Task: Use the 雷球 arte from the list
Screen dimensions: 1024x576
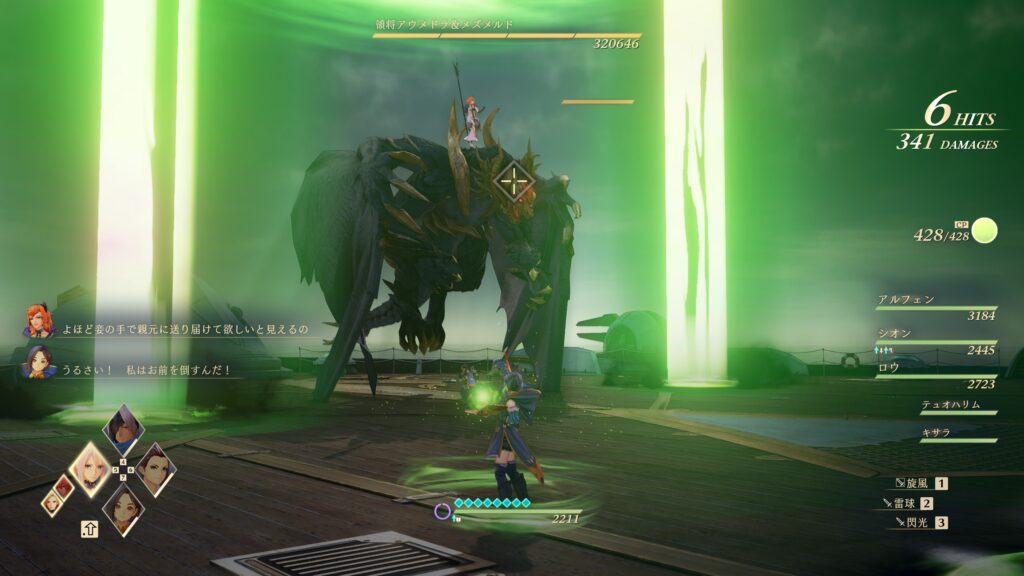Action: point(906,503)
